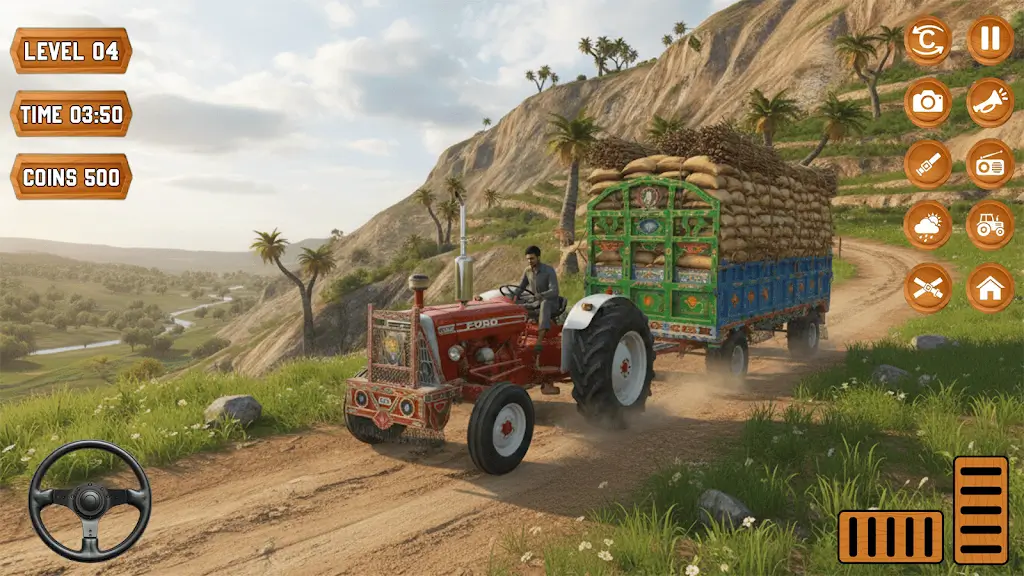Select the tractor icon button

[990, 226]
